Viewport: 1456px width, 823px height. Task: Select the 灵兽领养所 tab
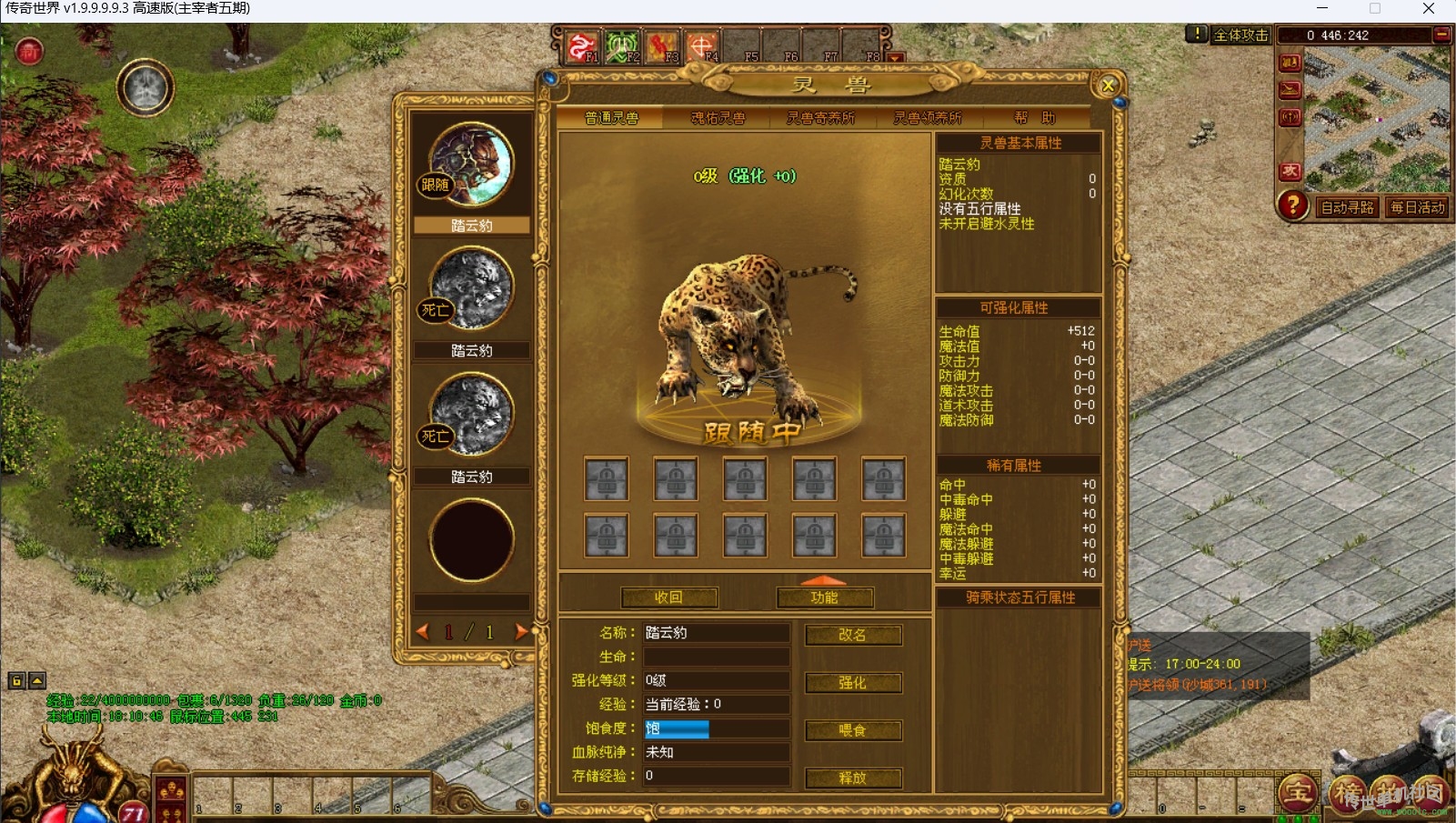pyautogui.click(x=927, y=118)
